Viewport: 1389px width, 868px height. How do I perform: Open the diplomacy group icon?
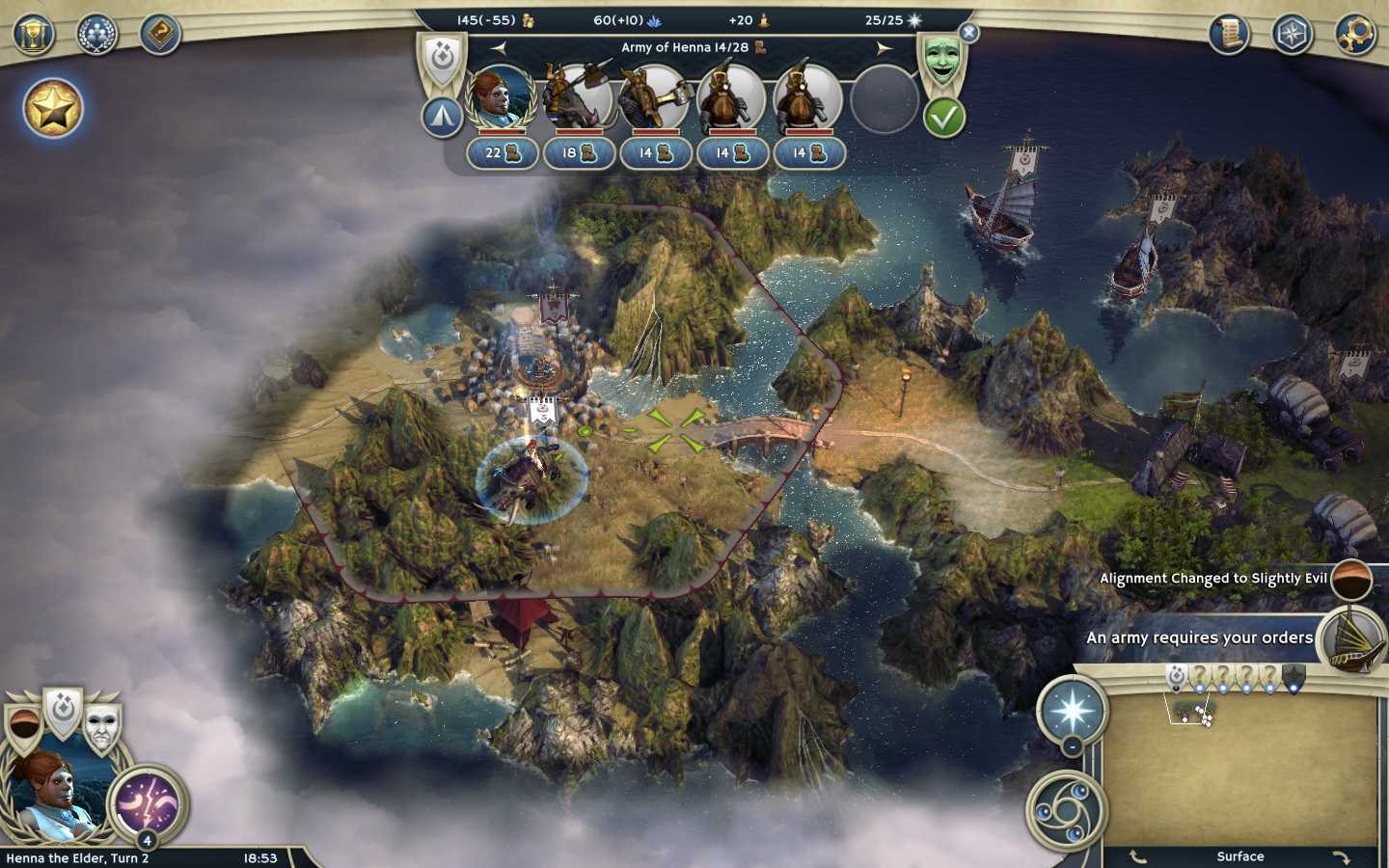95,35
